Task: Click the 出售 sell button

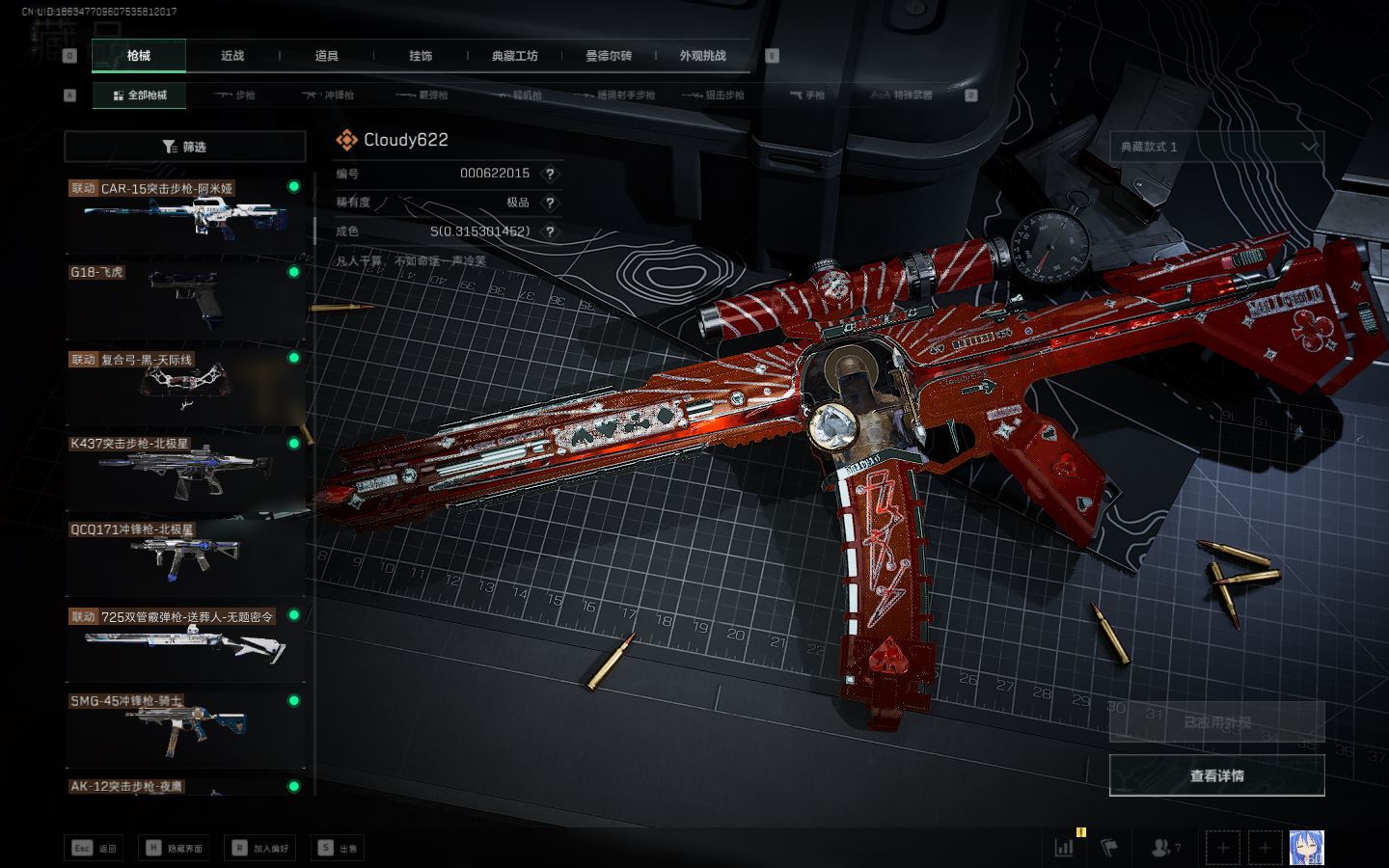Action: pos(339,848)
